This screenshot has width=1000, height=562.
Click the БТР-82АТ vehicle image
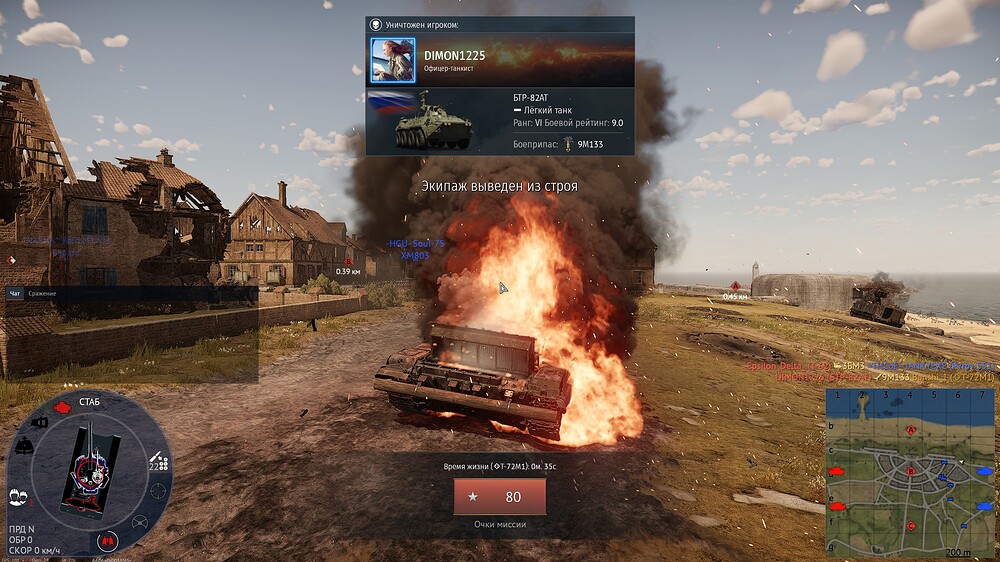tap(420, 121)
